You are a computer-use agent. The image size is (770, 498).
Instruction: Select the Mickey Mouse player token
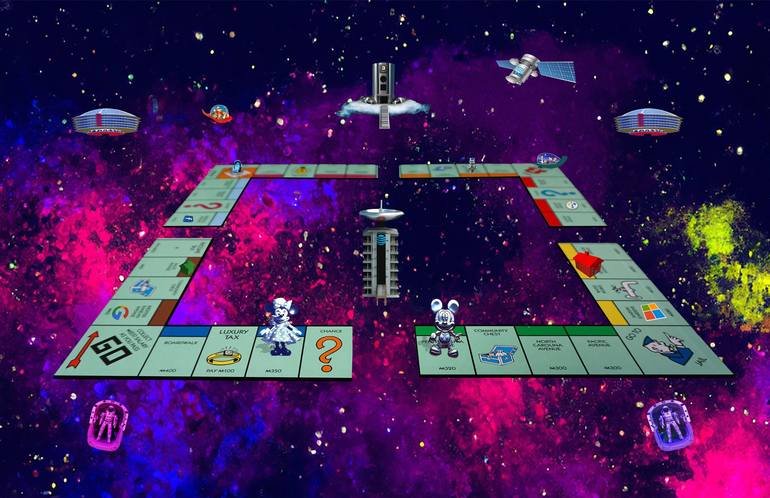(x=440, y=328)
